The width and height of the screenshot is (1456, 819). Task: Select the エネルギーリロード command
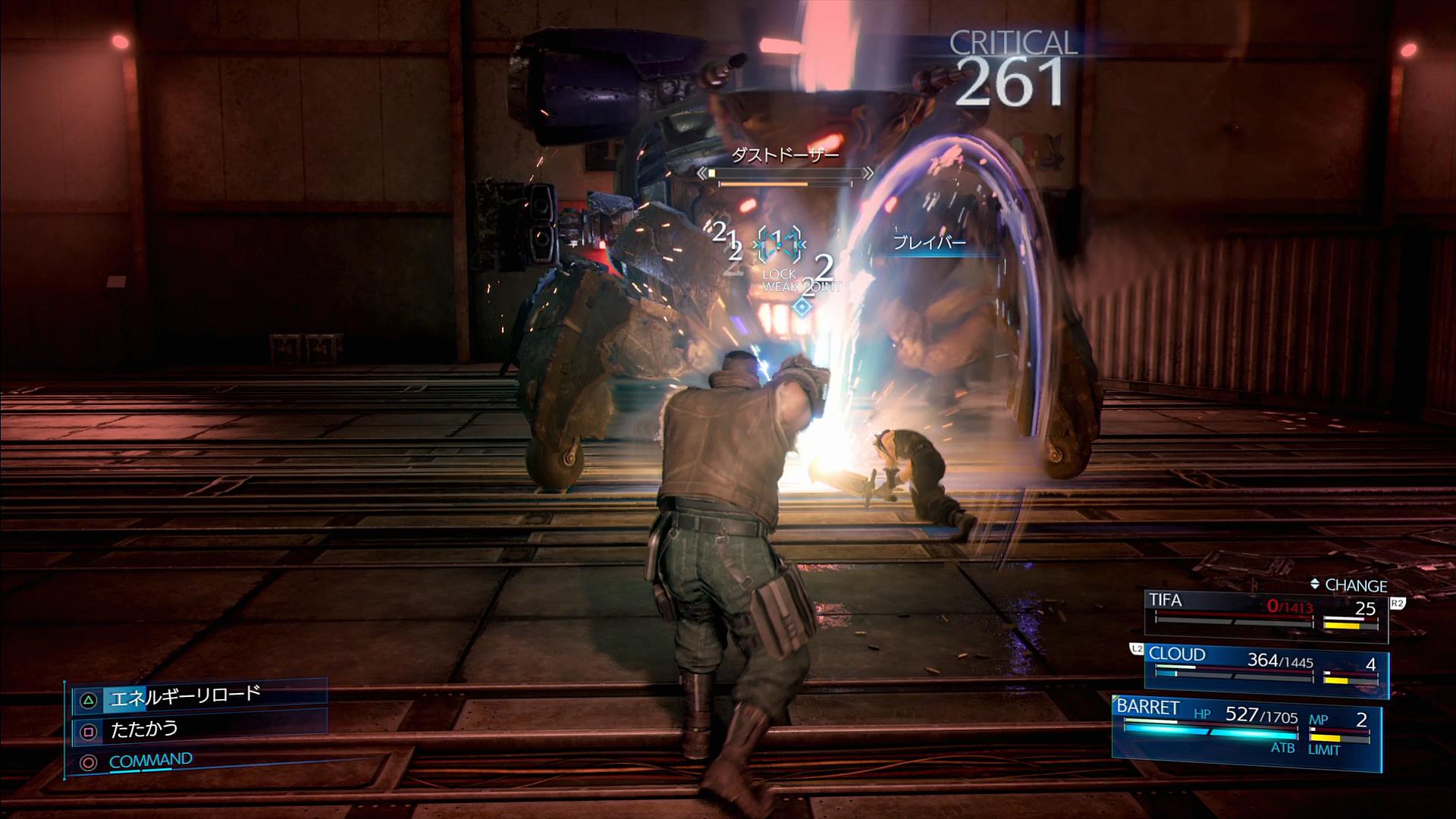tap(185, 697)
